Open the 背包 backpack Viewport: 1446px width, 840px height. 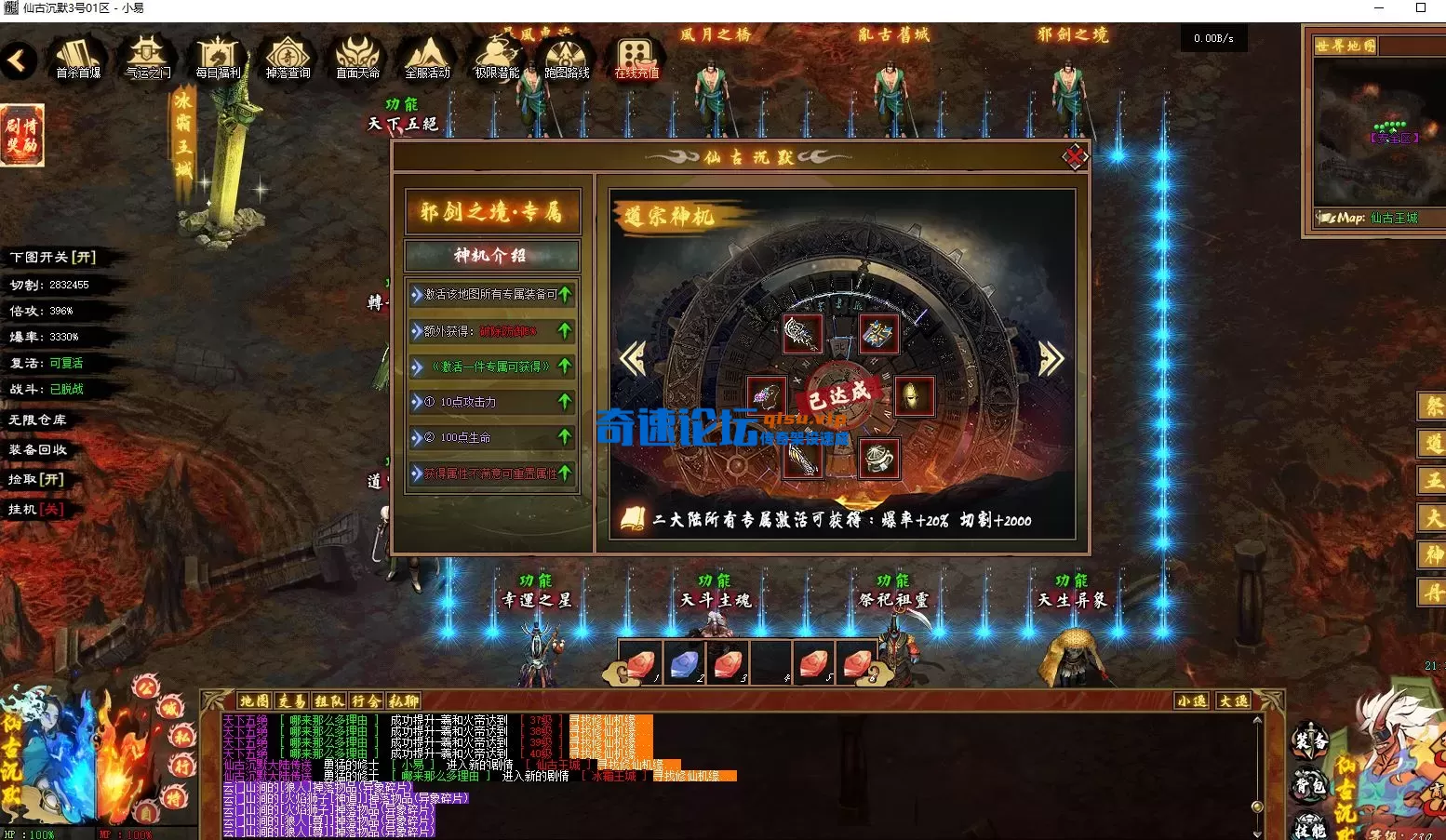point(1309,786)
